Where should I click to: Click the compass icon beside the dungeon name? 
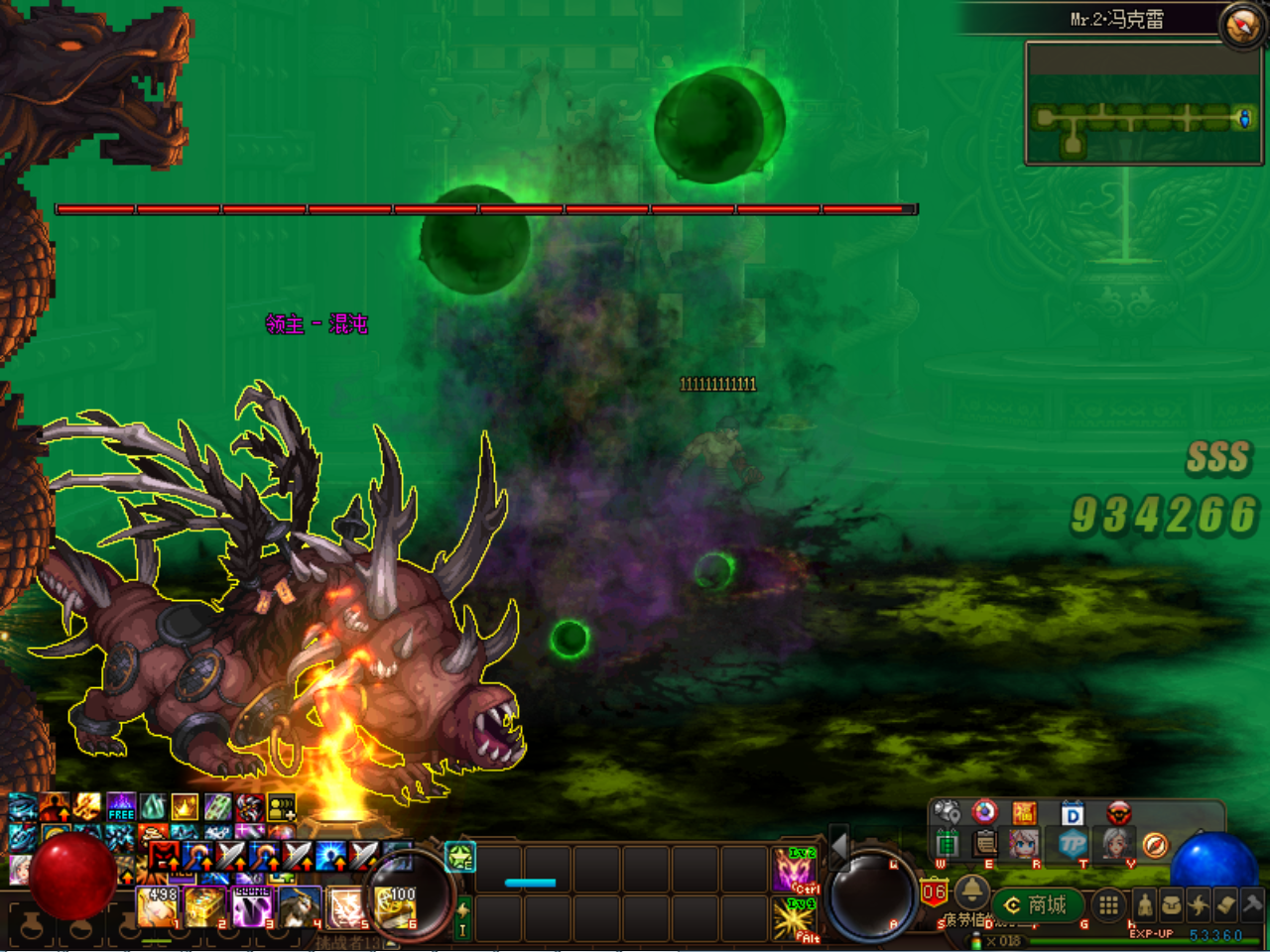coord(1241,26)
